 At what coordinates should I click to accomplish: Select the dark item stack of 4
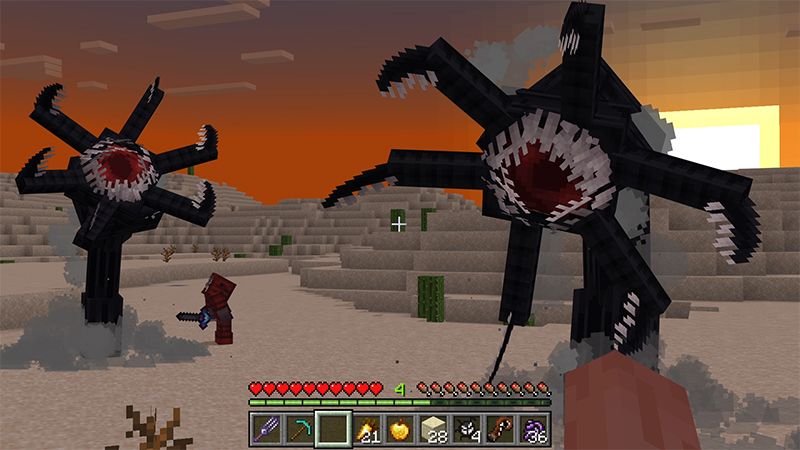click(x=466, y=428)
